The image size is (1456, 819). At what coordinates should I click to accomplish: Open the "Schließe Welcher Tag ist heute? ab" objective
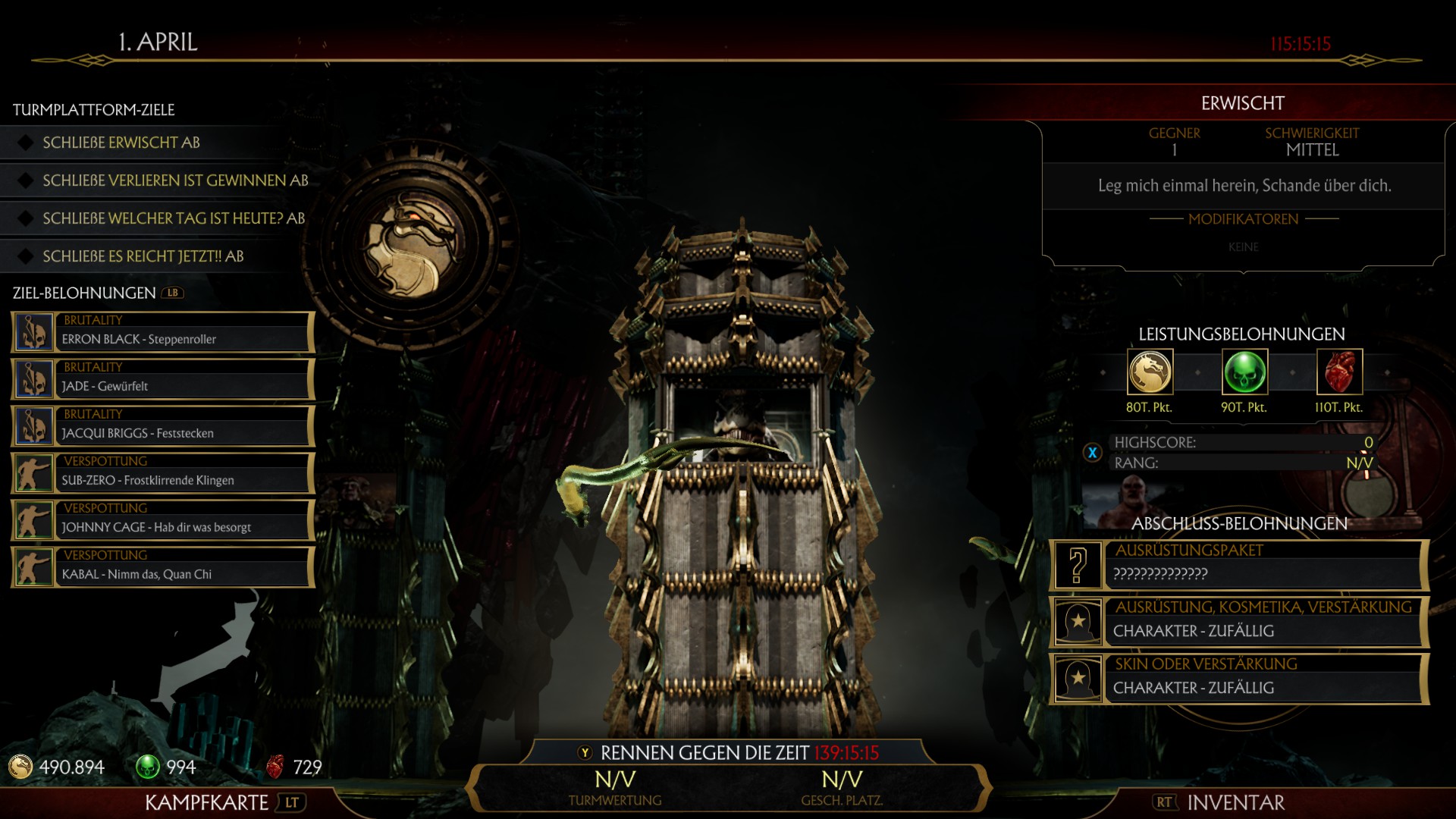tap(174, 218)
